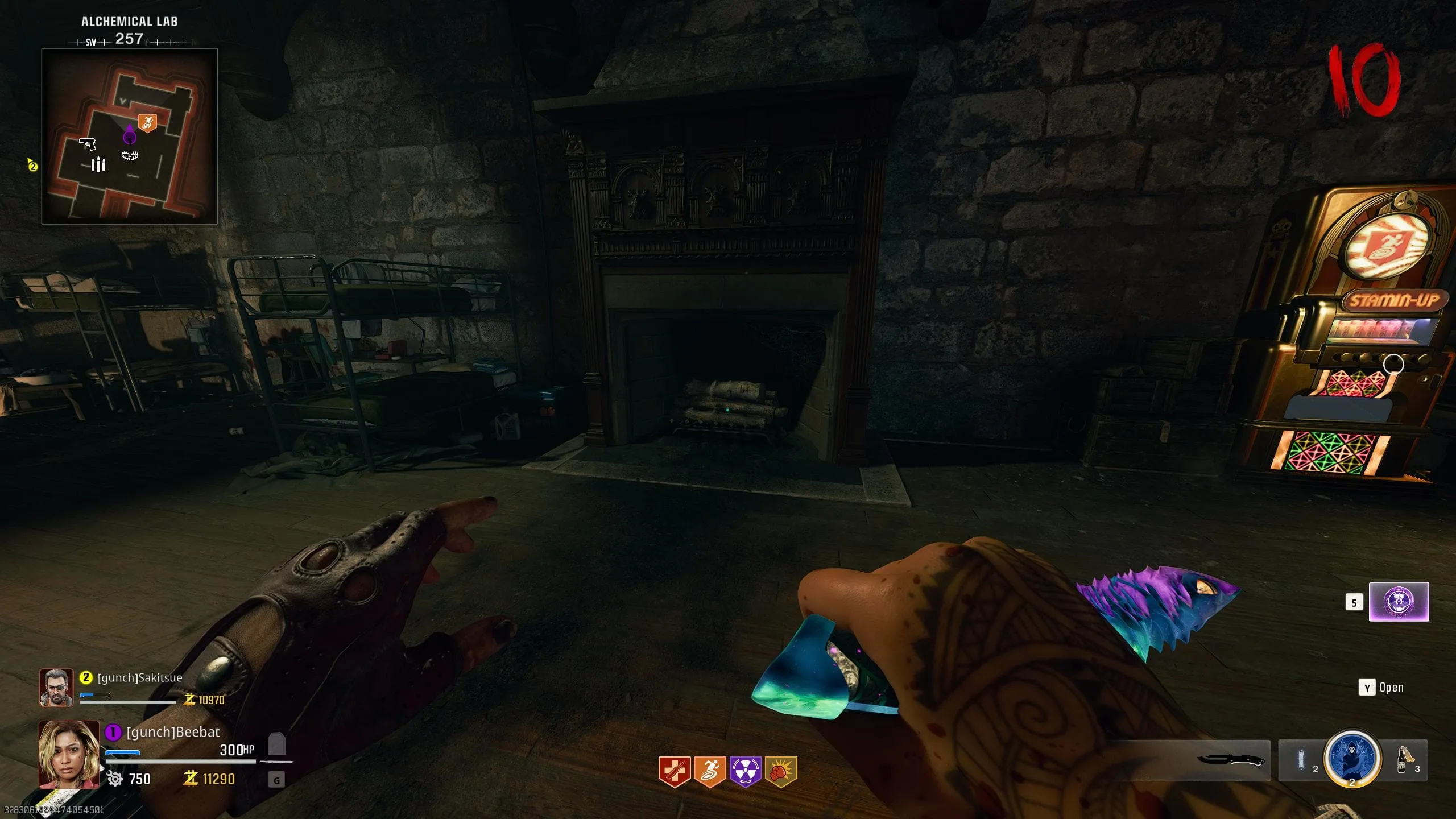Click the purple player arrow on minimap
Image resolution: width=1456 pixels, height=819 pixels.
tap(130, 135)
